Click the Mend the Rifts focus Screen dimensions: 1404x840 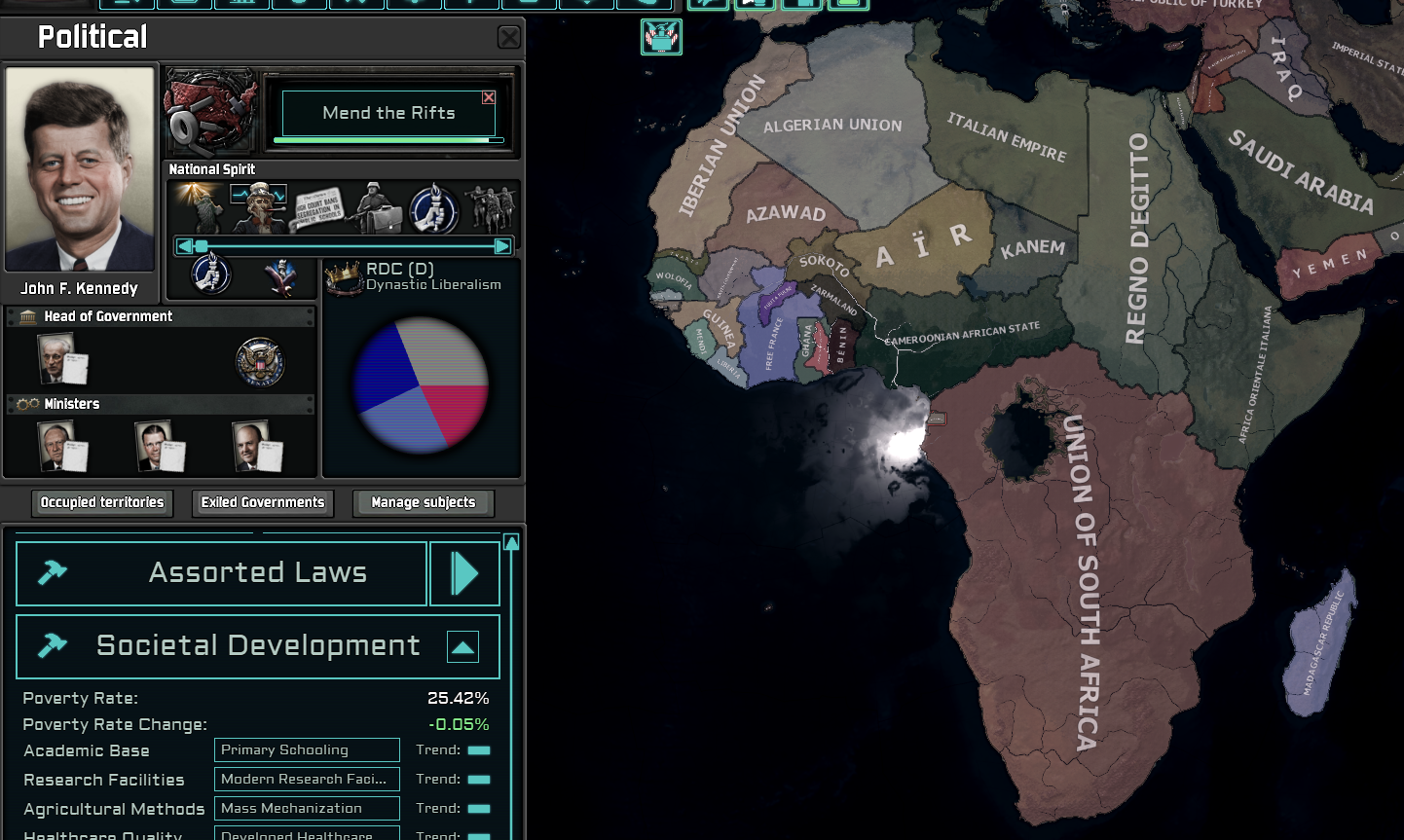(388, 113)
